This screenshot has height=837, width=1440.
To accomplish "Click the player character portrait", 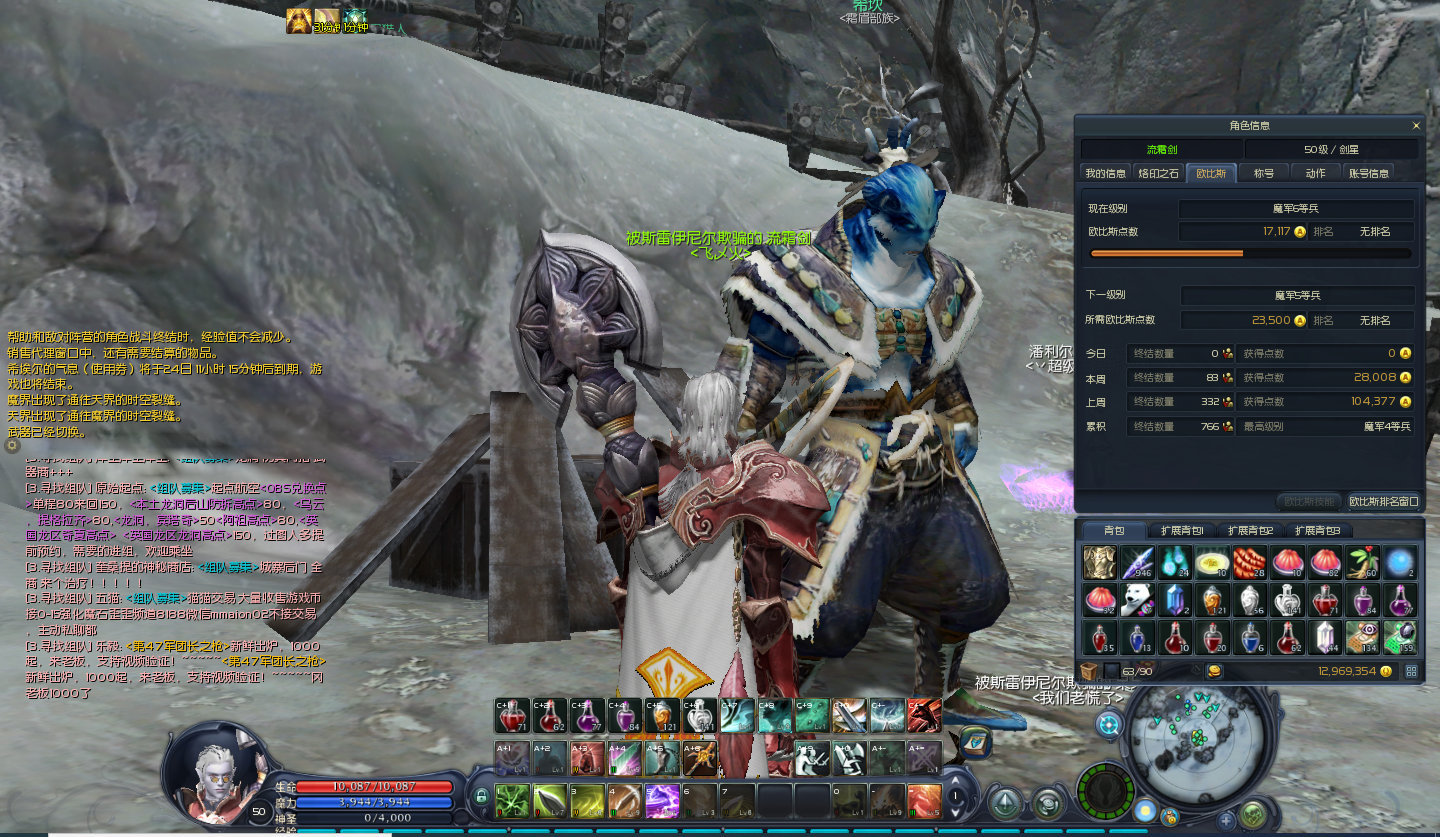I will tap(214, 768).
